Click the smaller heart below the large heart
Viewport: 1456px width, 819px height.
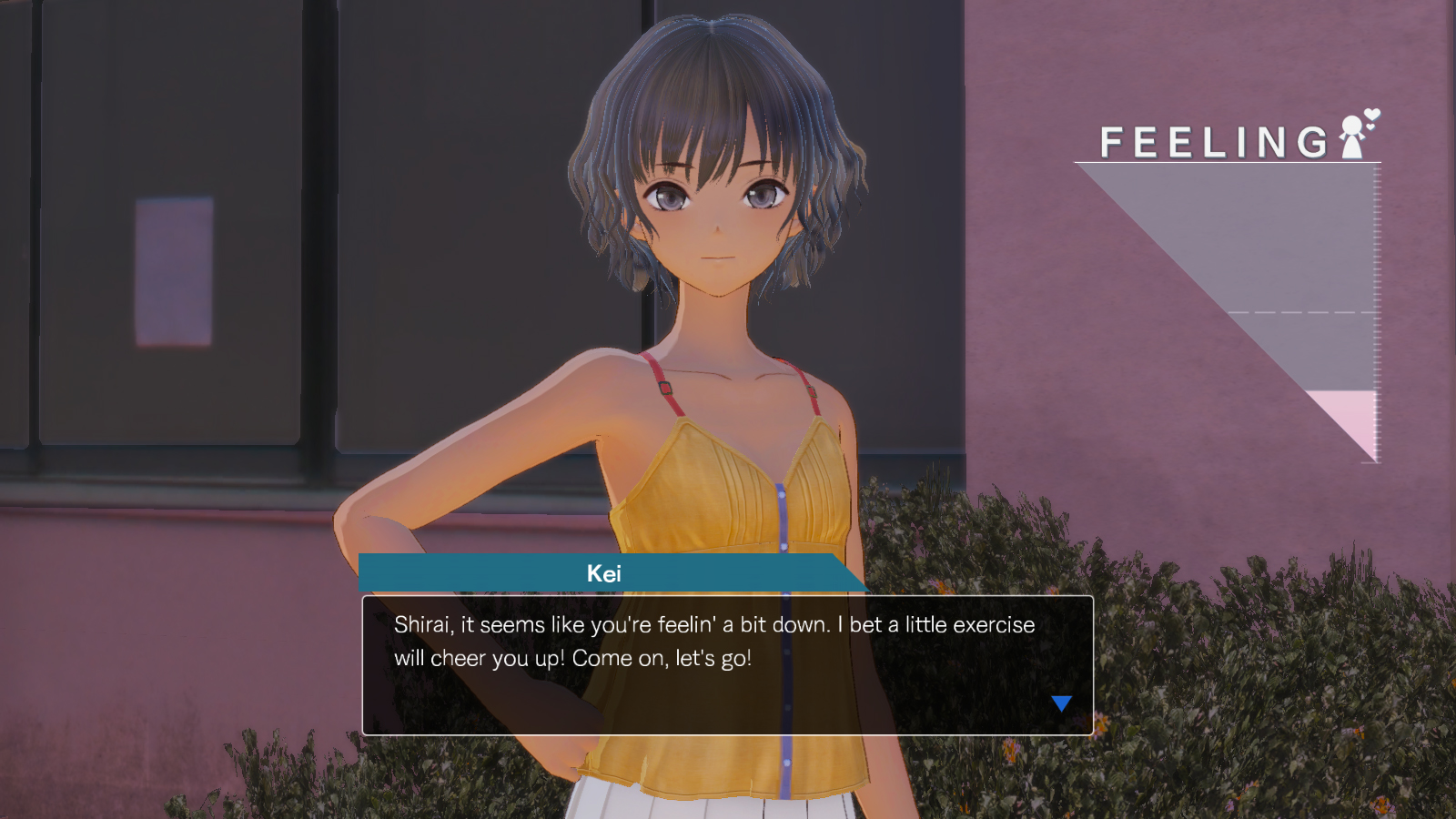pyautogui.click(x=1370, y=128)
